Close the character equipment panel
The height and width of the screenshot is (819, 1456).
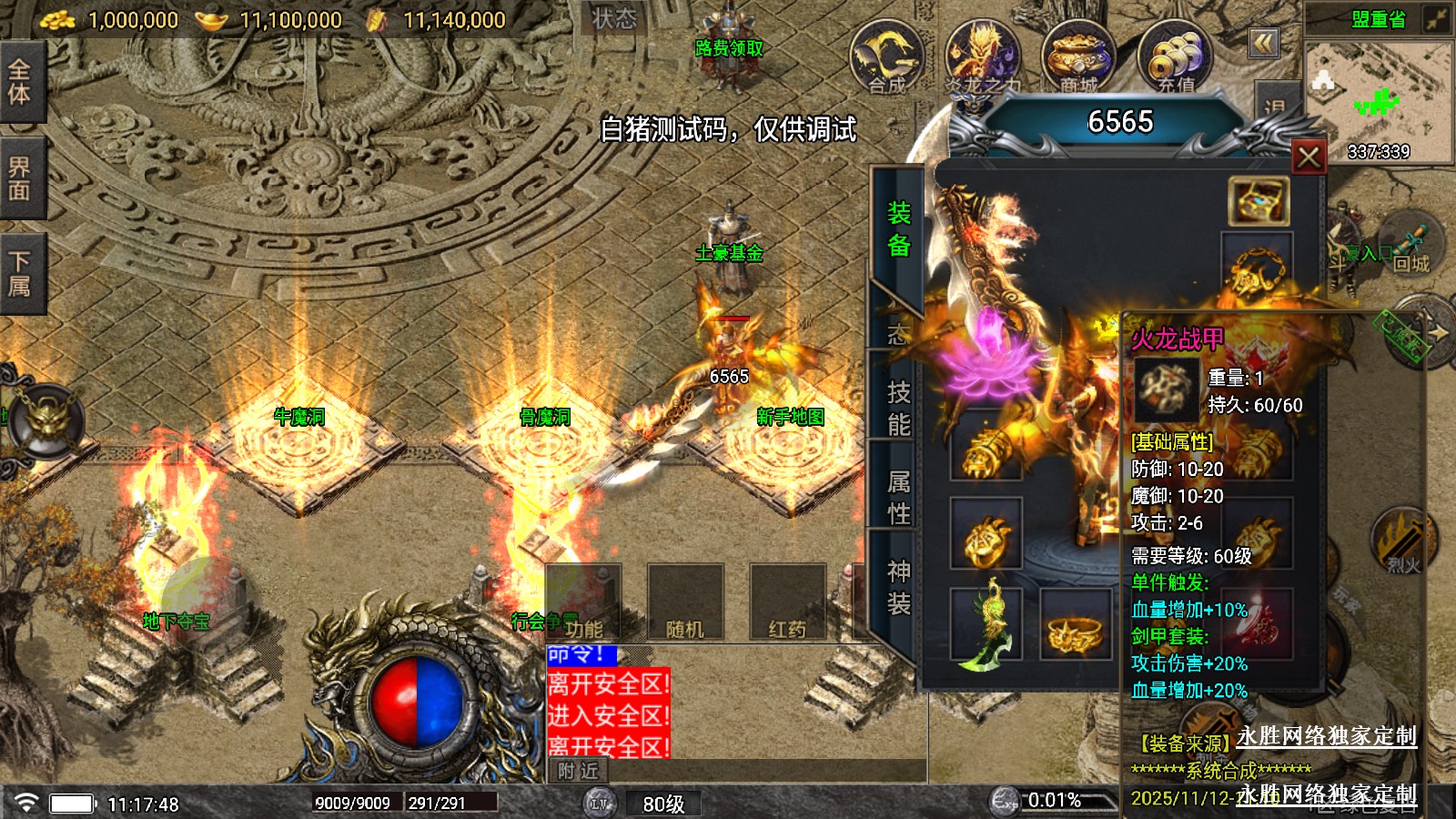[x=1309, y=157]
